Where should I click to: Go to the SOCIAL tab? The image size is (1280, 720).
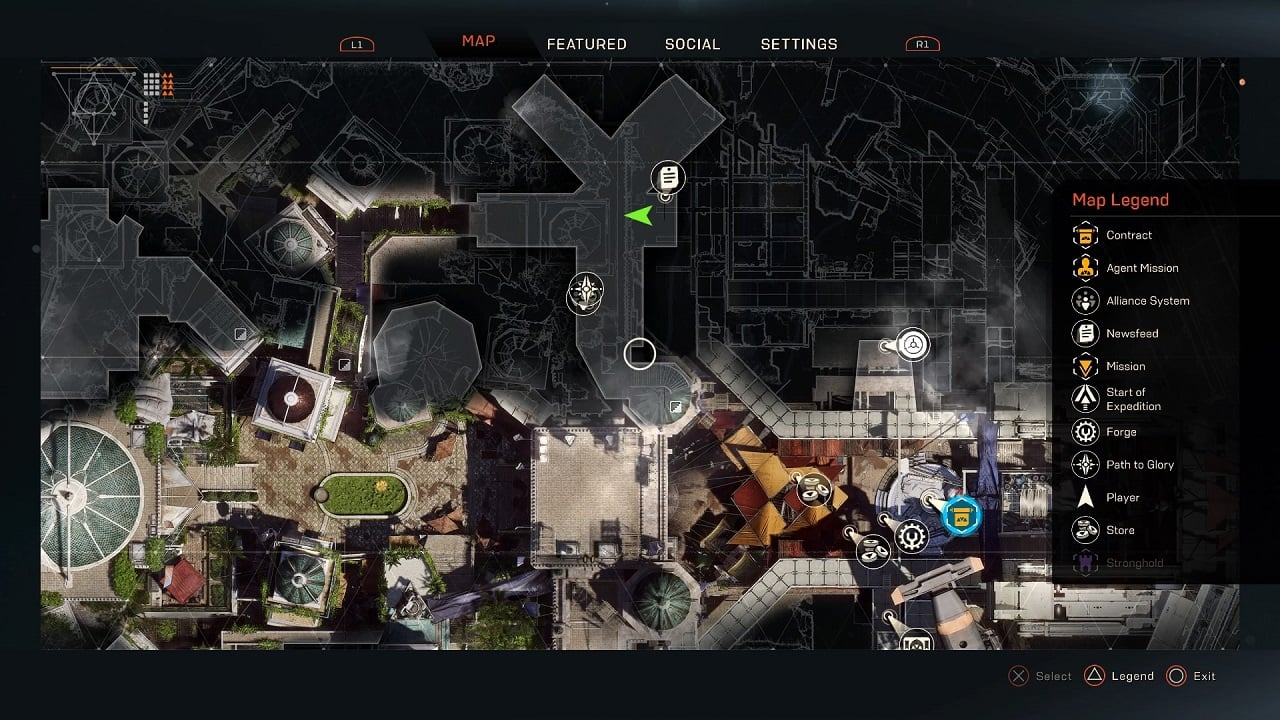pos(692,44)
